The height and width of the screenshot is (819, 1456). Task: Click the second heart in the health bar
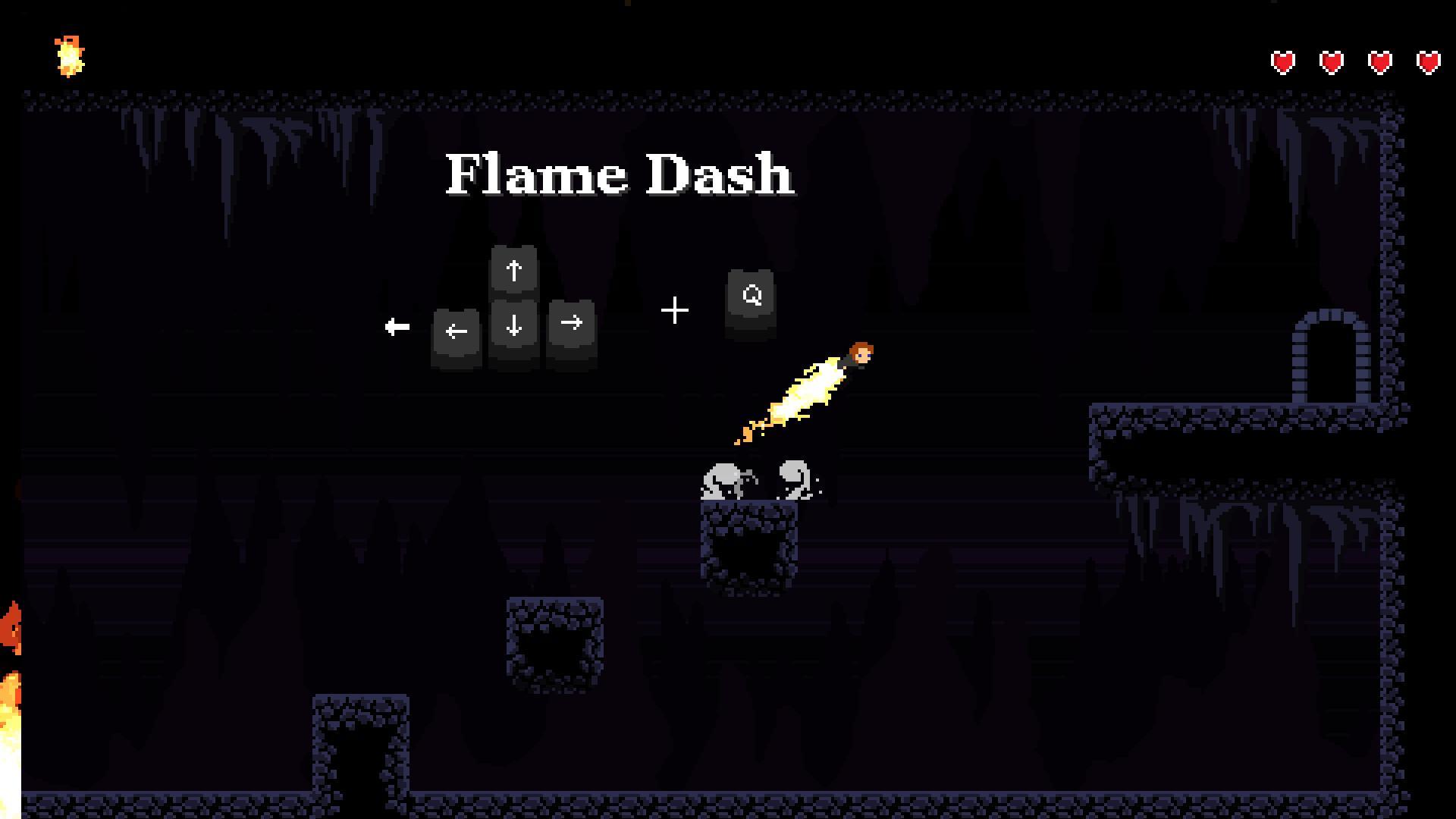click(1331, 60)
